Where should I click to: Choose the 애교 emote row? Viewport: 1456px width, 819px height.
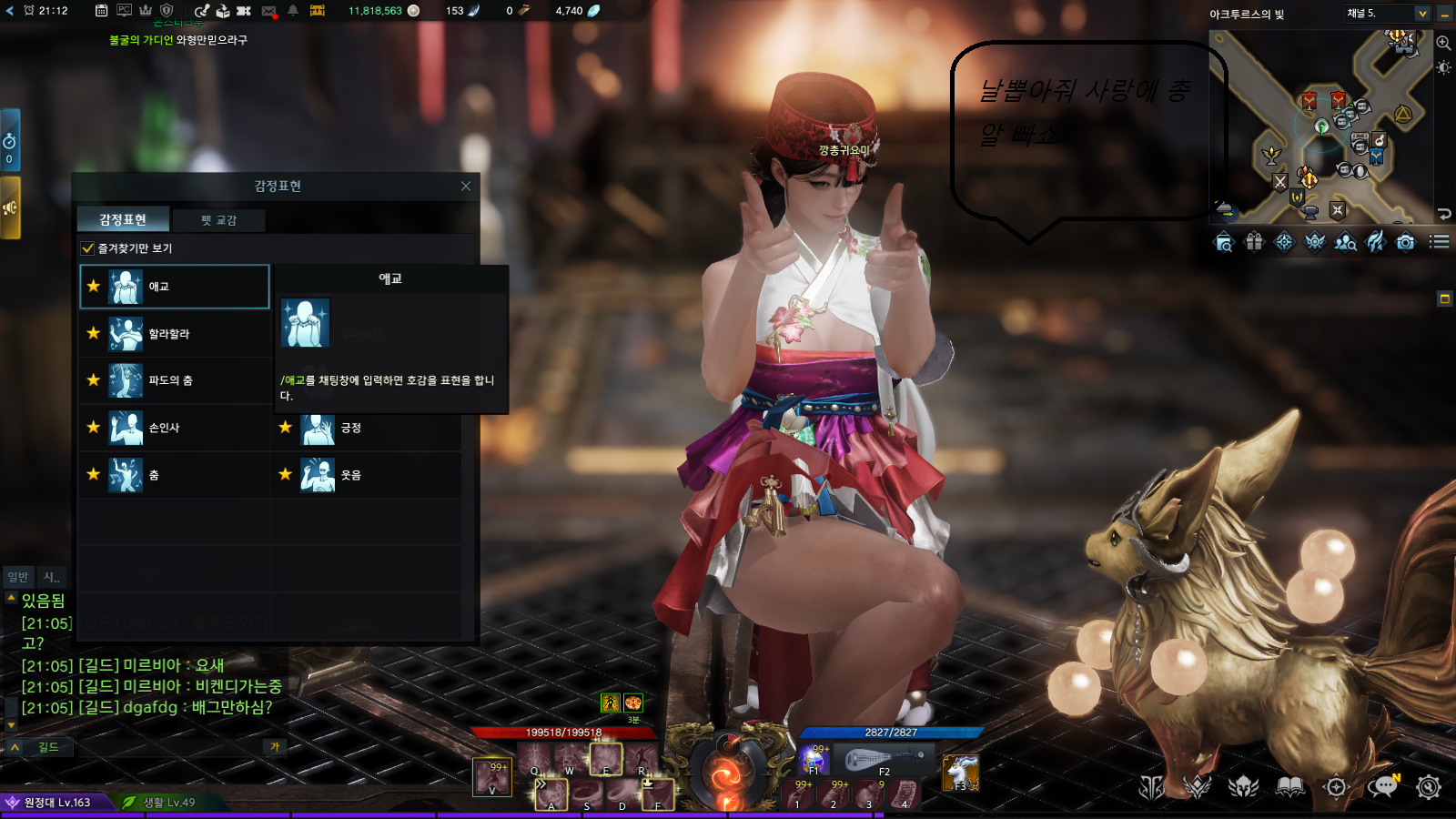coord(175,287)
